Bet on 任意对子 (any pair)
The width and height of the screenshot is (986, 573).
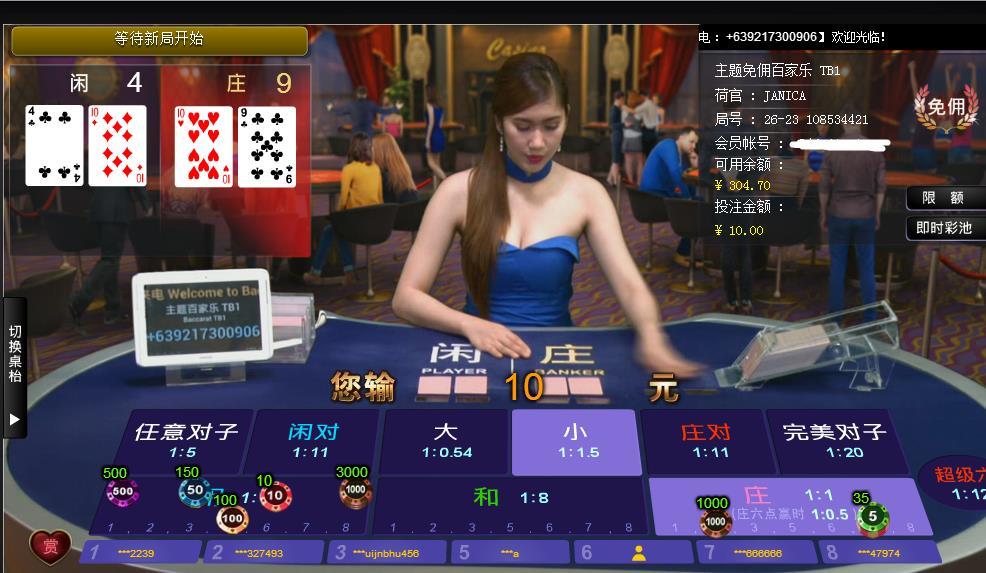point(186,440)
